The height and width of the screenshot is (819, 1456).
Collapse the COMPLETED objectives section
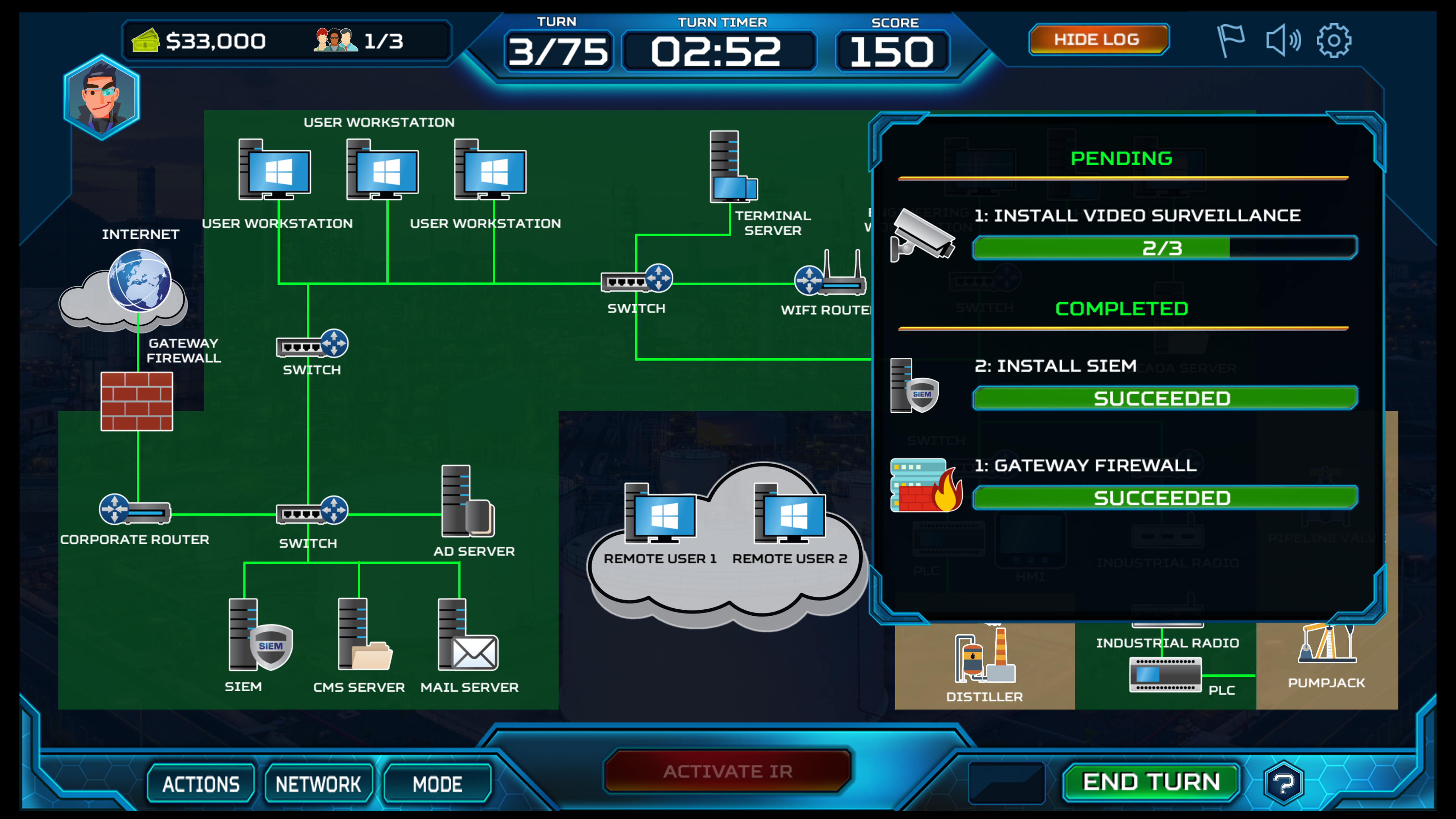[1122, 308]
